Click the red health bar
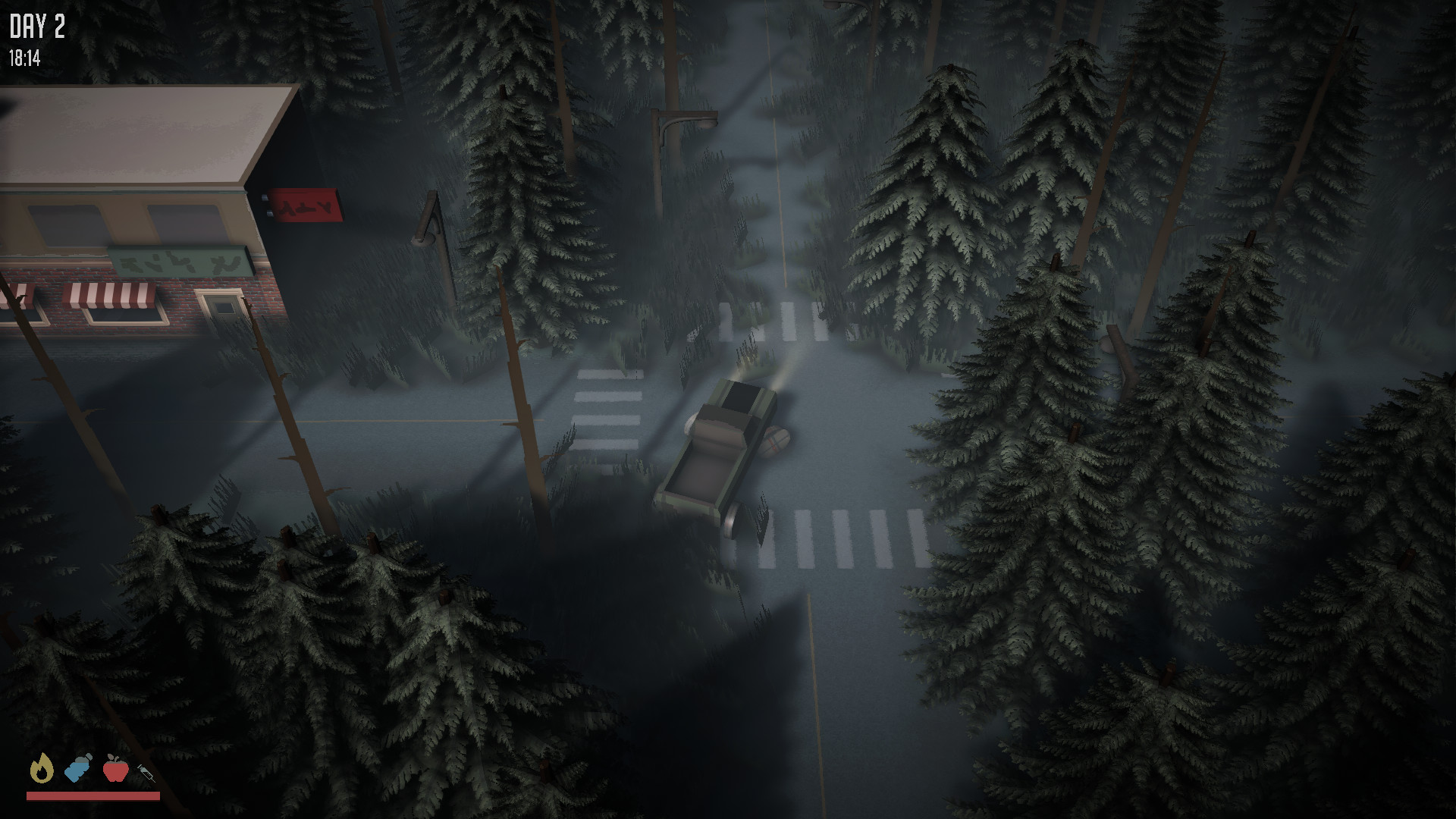The height and width of the screenshot is (819, 1456). (95, 795)
